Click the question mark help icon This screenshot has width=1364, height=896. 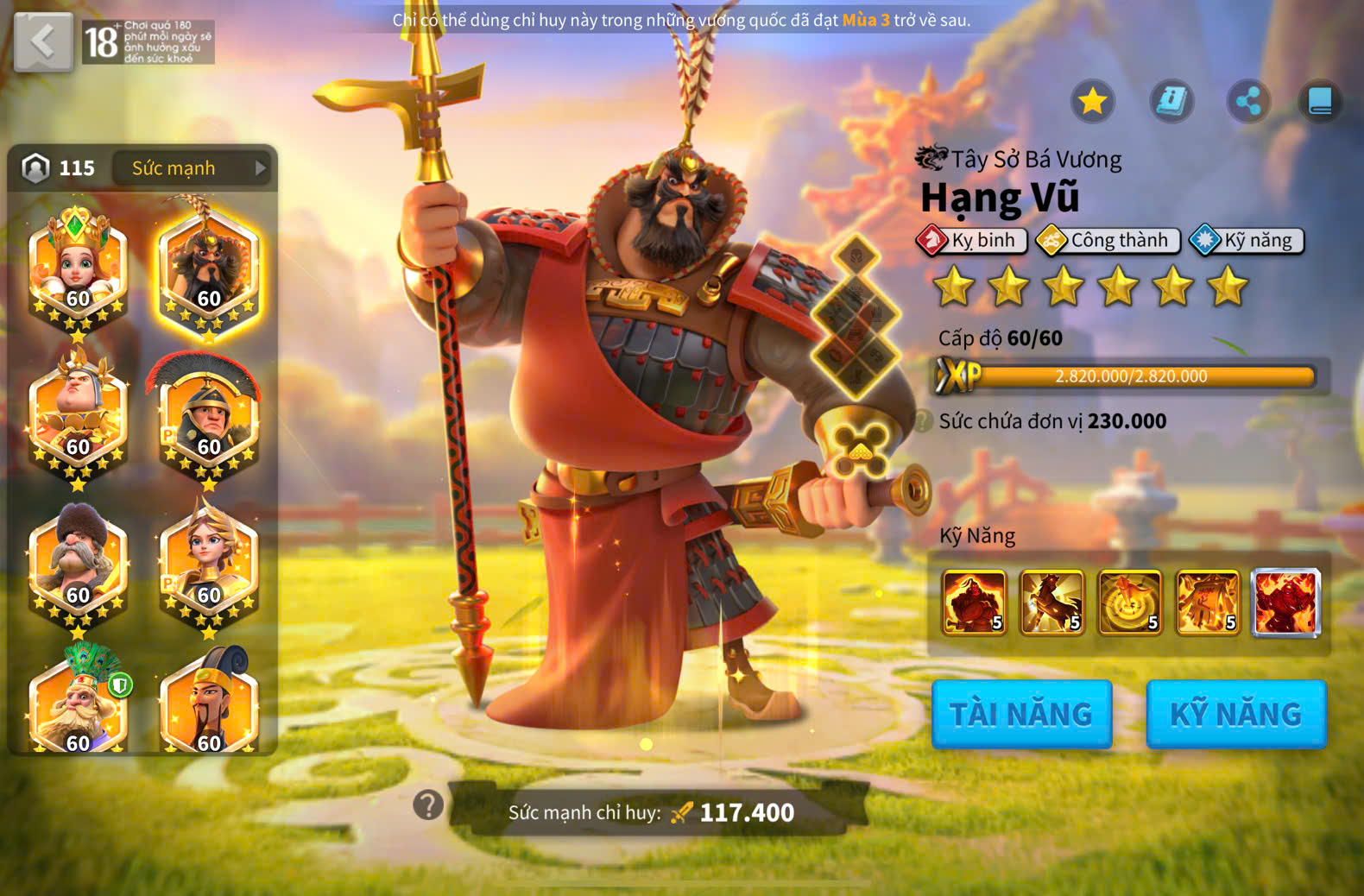tap(428, 805)
